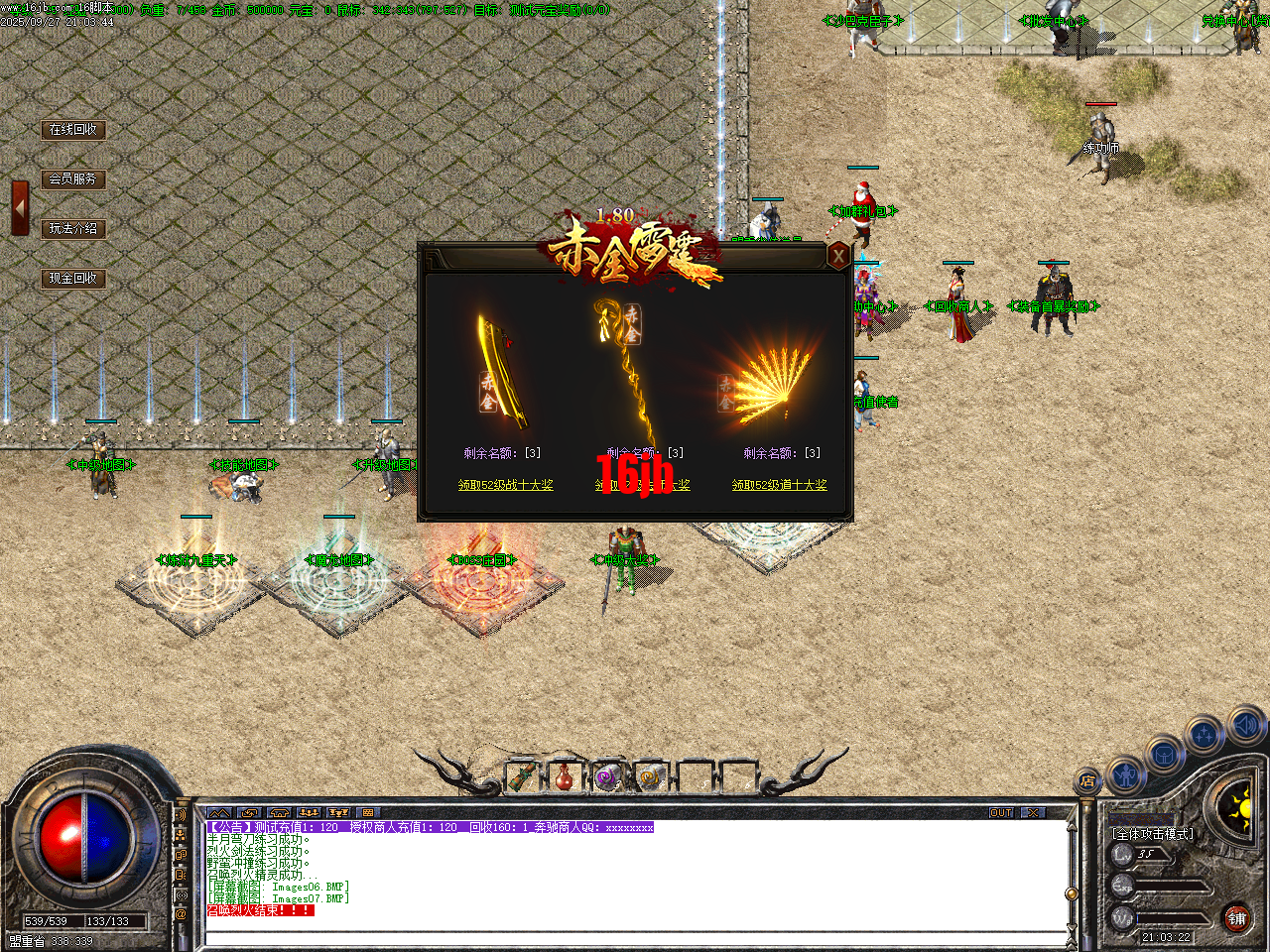
Task: Click the red 铺 stall icon
Action: pyautogui.click(x=1236, y=917)
